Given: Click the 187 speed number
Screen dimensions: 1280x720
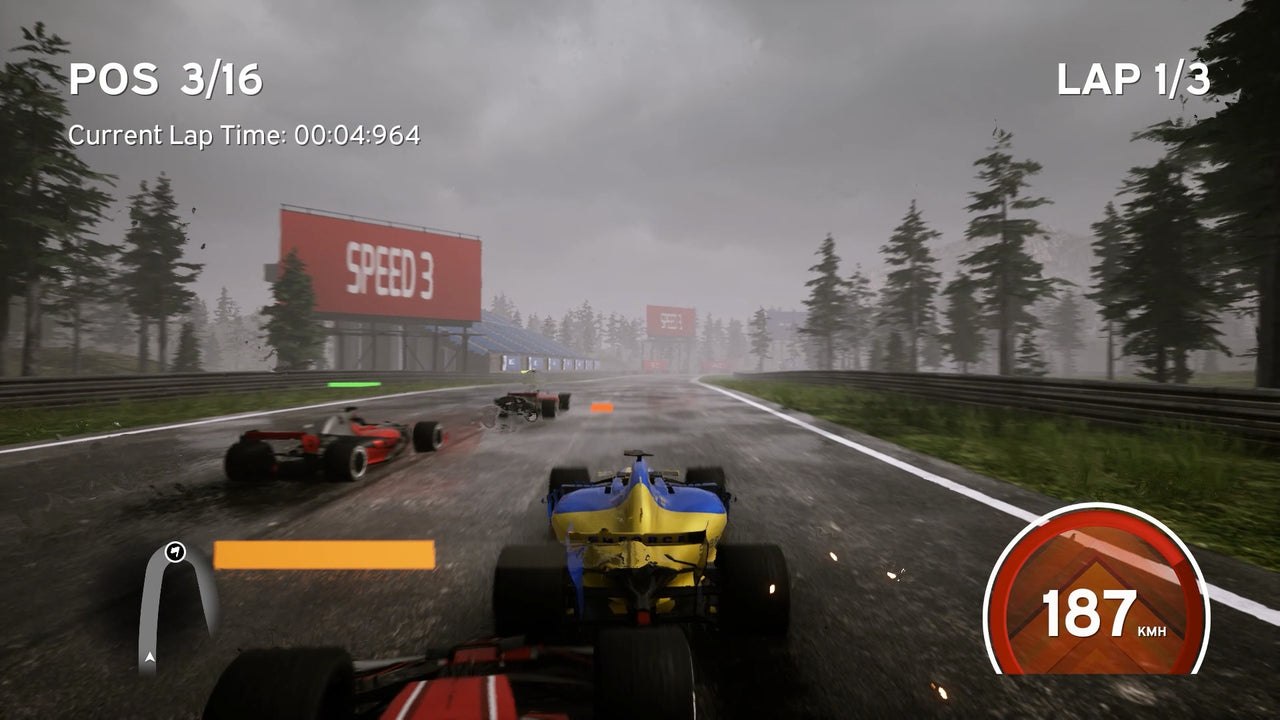Looking at the screenshot, I should pos(1090,613).
